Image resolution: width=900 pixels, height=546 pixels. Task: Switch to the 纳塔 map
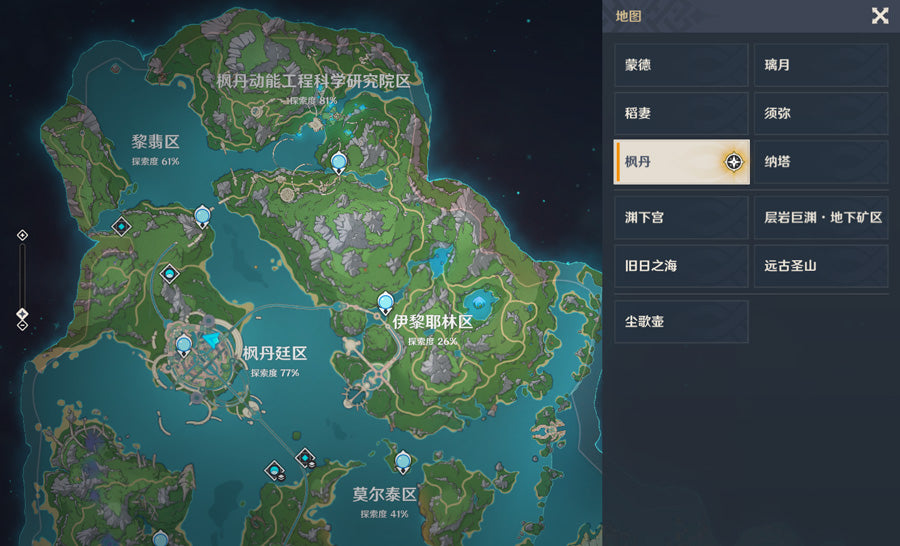tap(820, 162)
